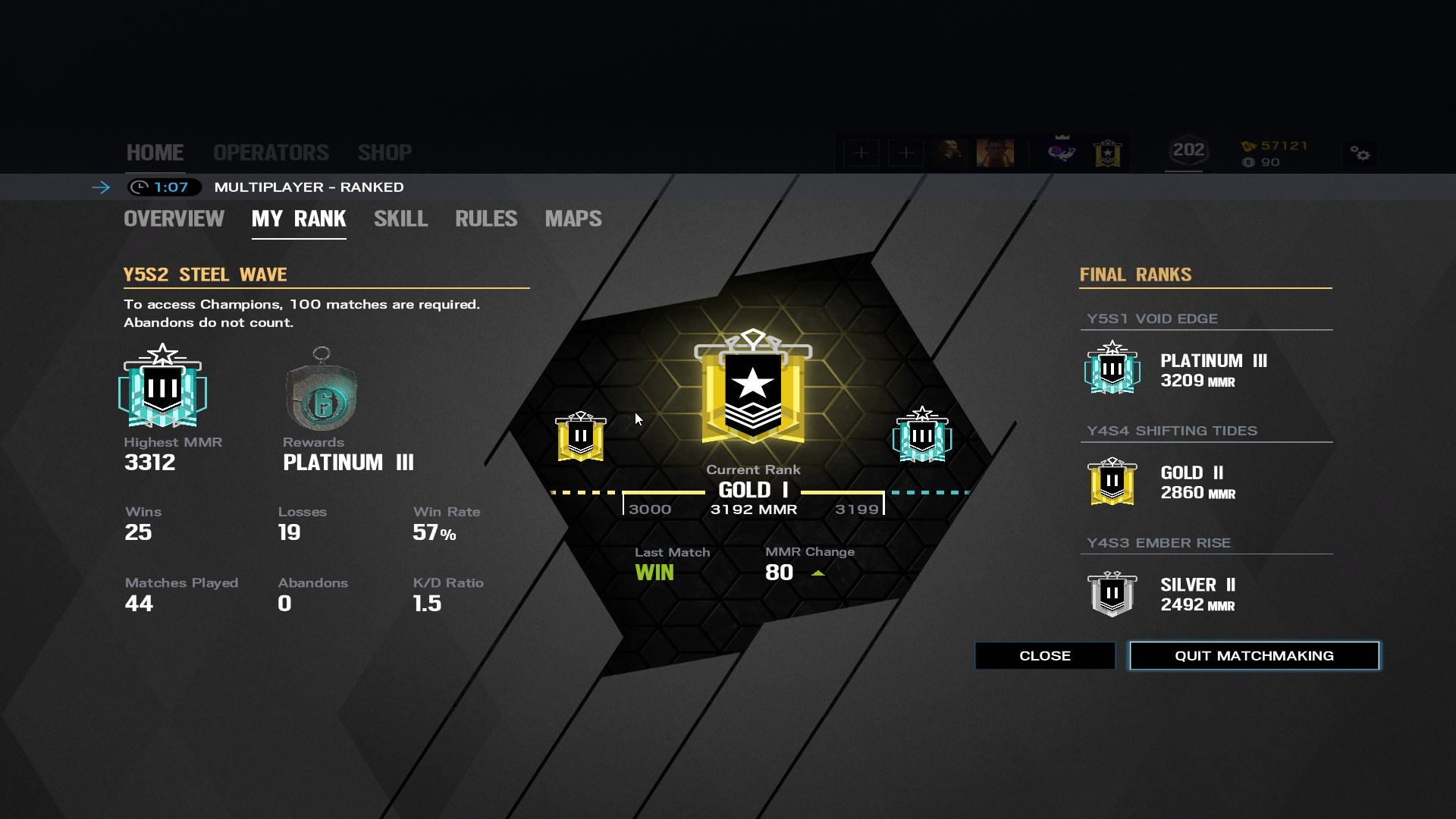The width and height of the screenshot is (1456, 819).
Task: Select the My Rank tab
Action: 299,219
